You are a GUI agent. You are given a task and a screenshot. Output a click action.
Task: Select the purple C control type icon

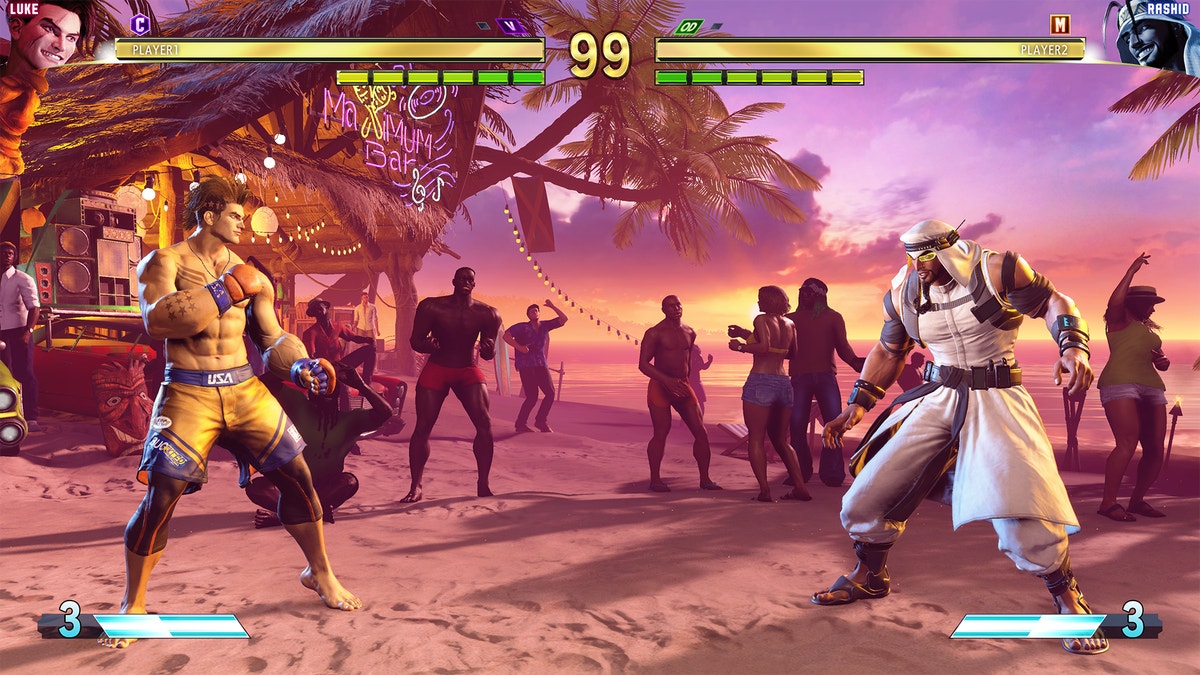tap(140, 24)
